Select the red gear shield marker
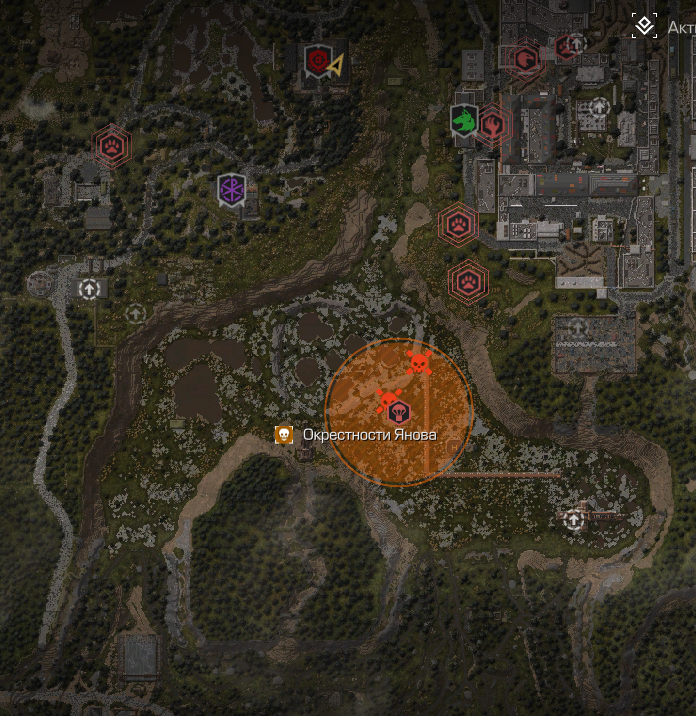Image resolution: width=696 pixels, height=716 pixels. [318, 61]
